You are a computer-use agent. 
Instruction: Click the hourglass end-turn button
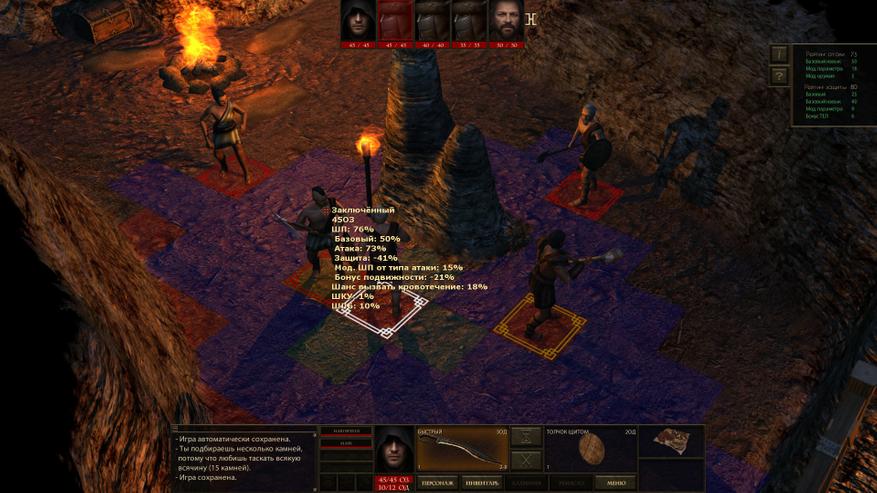(x=526, y=438)
